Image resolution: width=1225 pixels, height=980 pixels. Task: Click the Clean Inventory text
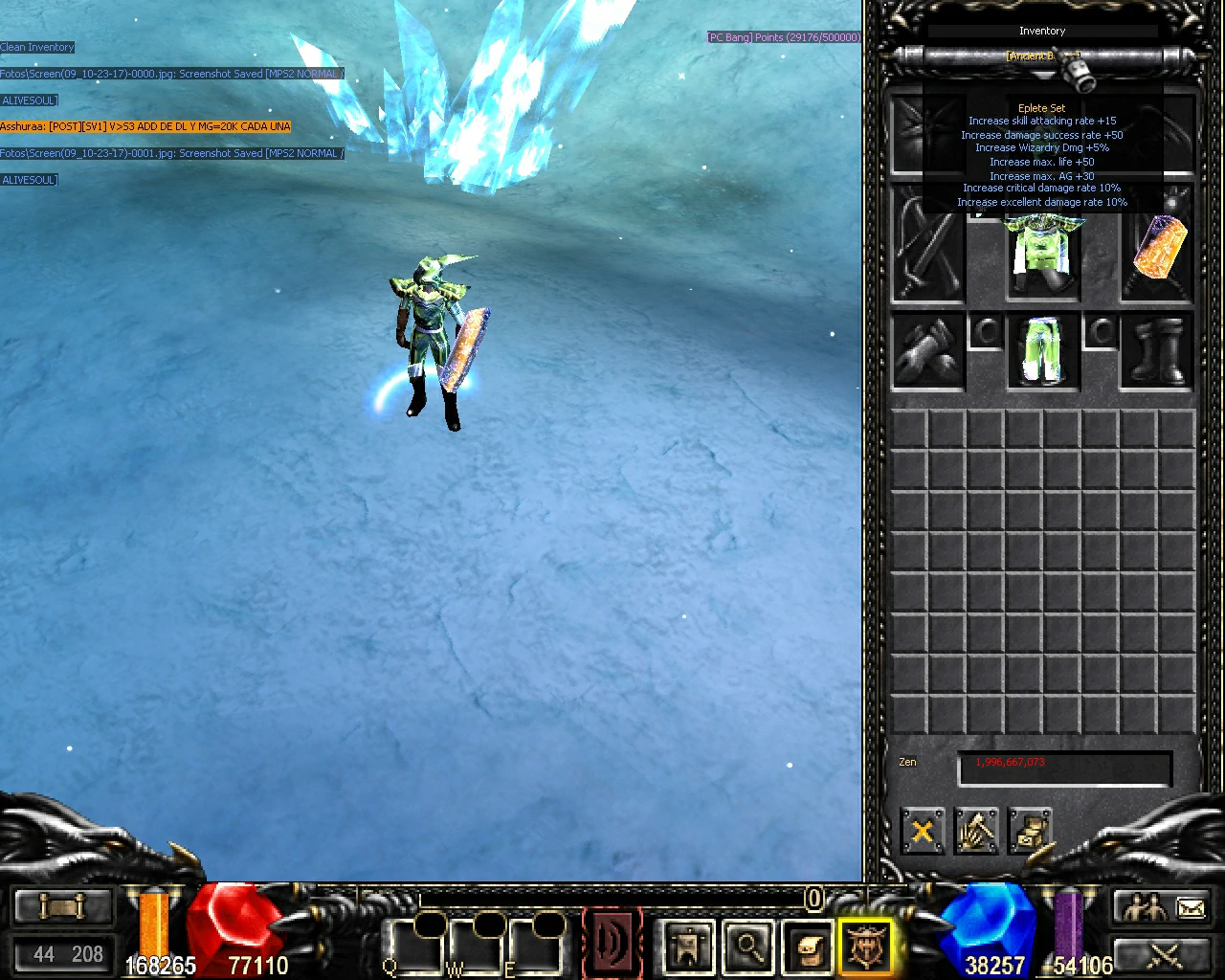pos(36,47)
